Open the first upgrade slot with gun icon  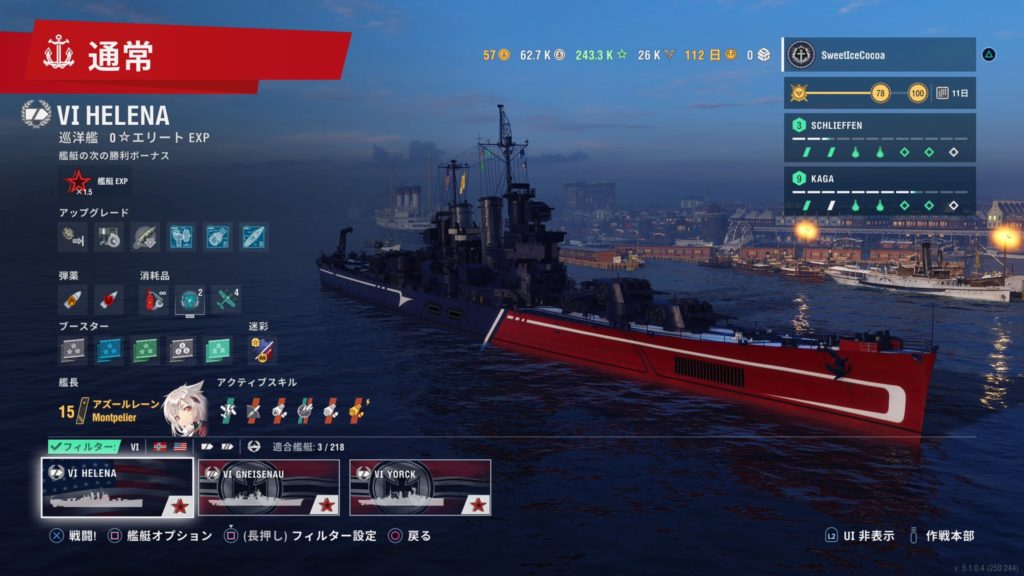73,237
